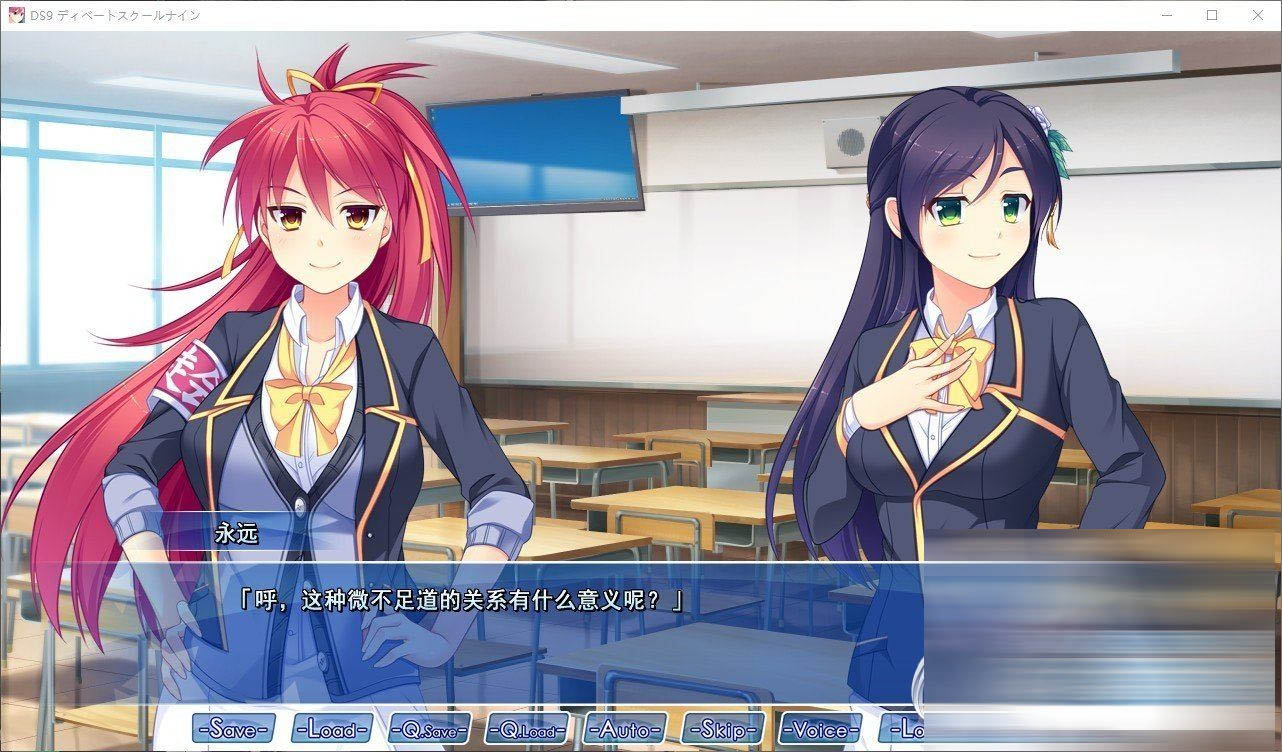1282x752 pixels.
Task: Restore progress with the -Q.Load- button
Action: 524,729
